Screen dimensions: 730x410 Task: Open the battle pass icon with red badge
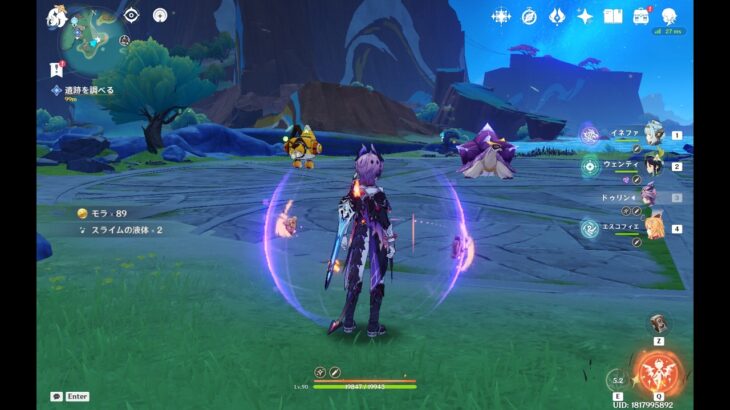(641, 16)
